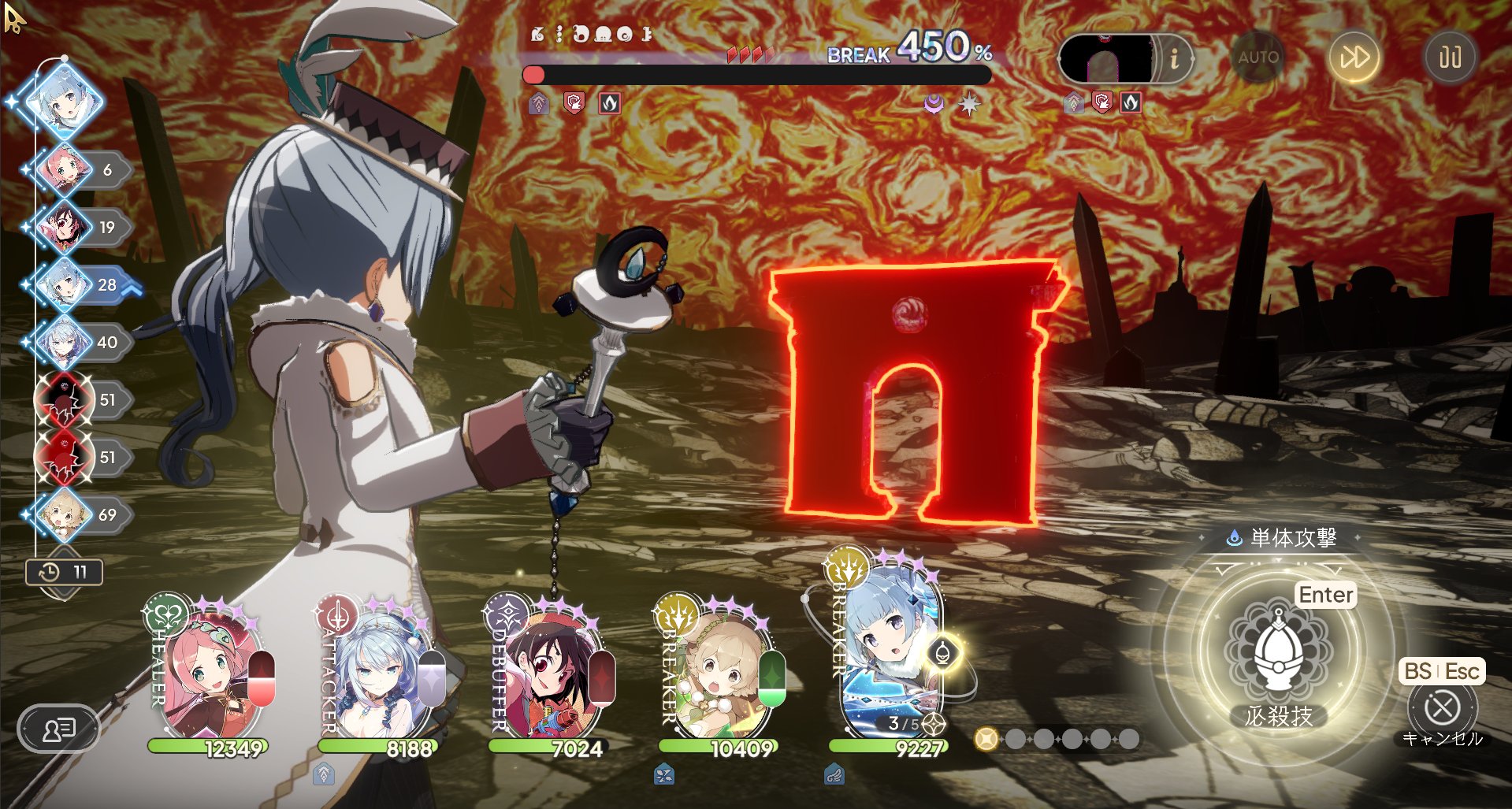Inspect the enemy turn-order portrait numbered 51
The image size is (1512, 809).
click(62, 400)
